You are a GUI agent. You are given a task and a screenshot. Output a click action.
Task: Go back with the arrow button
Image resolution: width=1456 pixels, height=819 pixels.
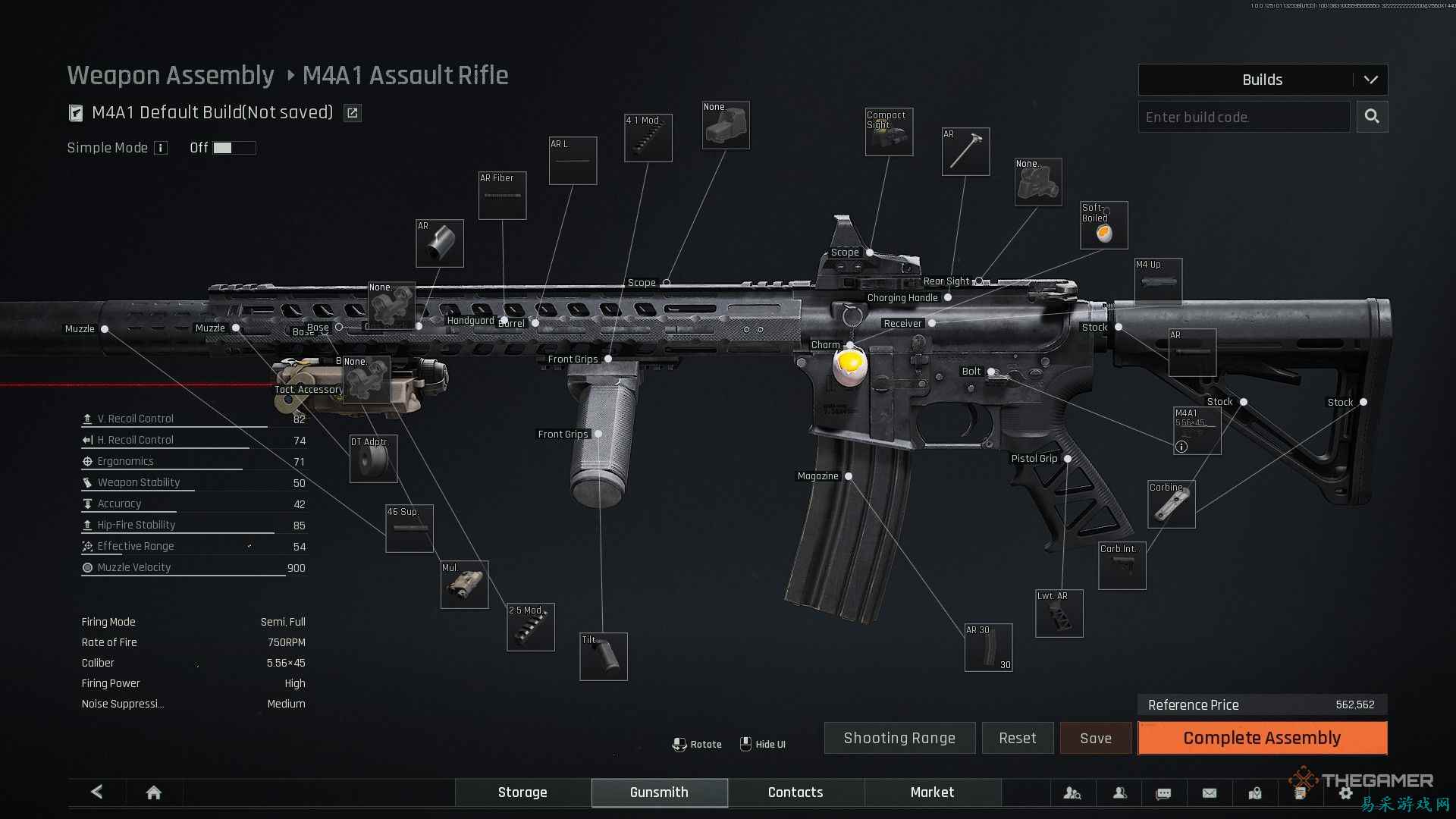click(x=97, y=792)
